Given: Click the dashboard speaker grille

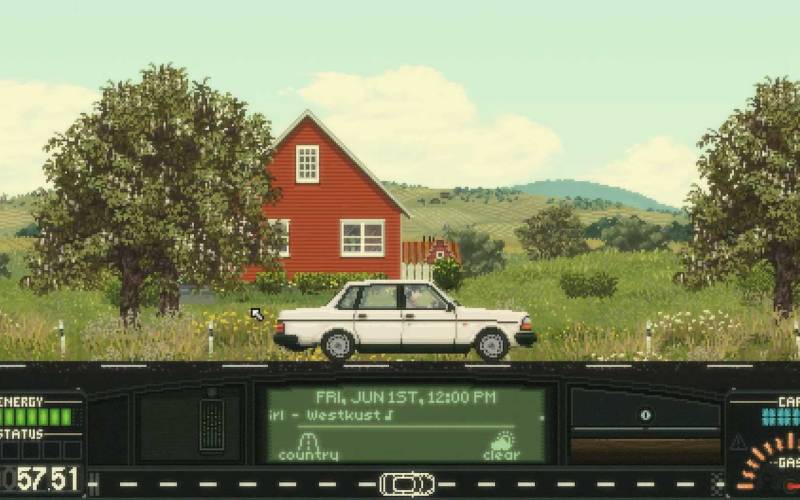Looking at the screenshot, I should tap(212, 425).
